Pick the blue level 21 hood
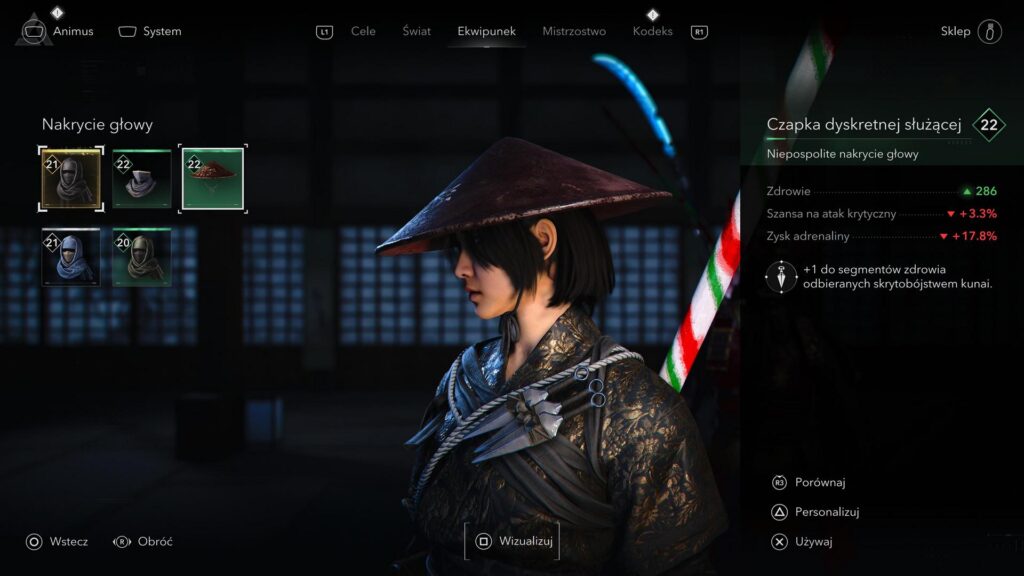 click(x=71, y=257)
